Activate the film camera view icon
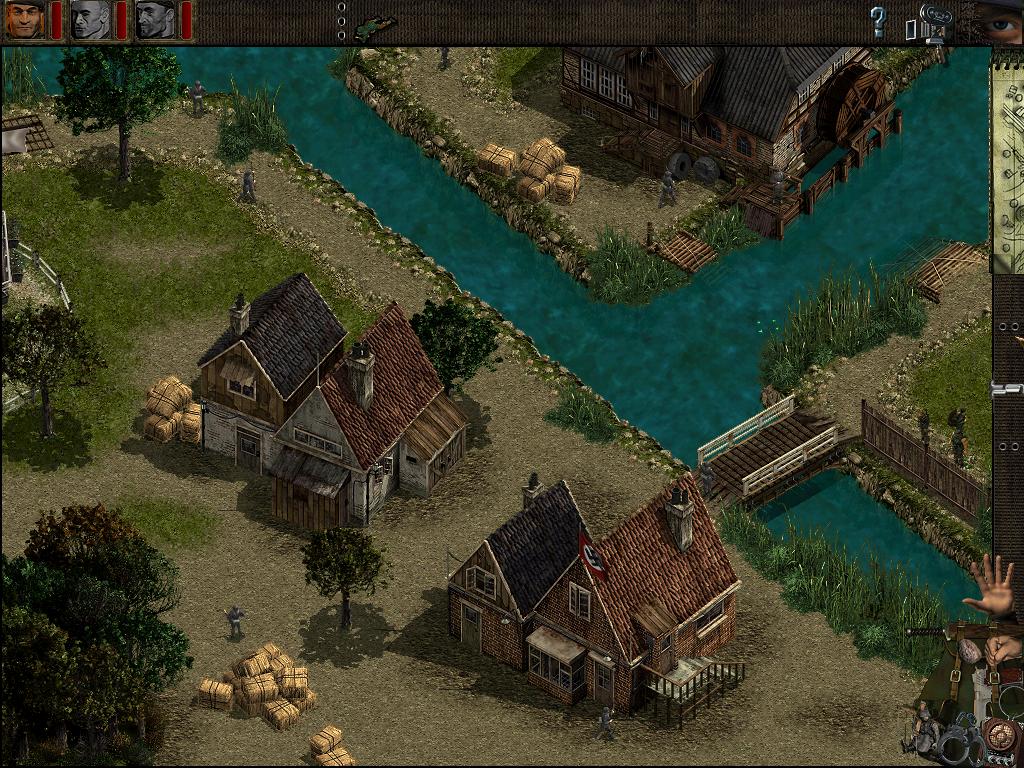 932,22
